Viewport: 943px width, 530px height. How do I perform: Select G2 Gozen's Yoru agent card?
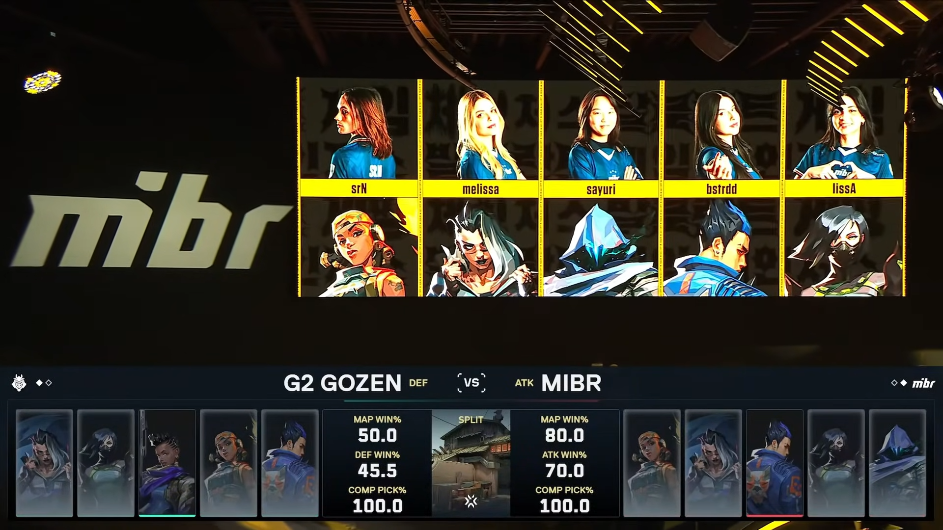click(x=290, y=462)
